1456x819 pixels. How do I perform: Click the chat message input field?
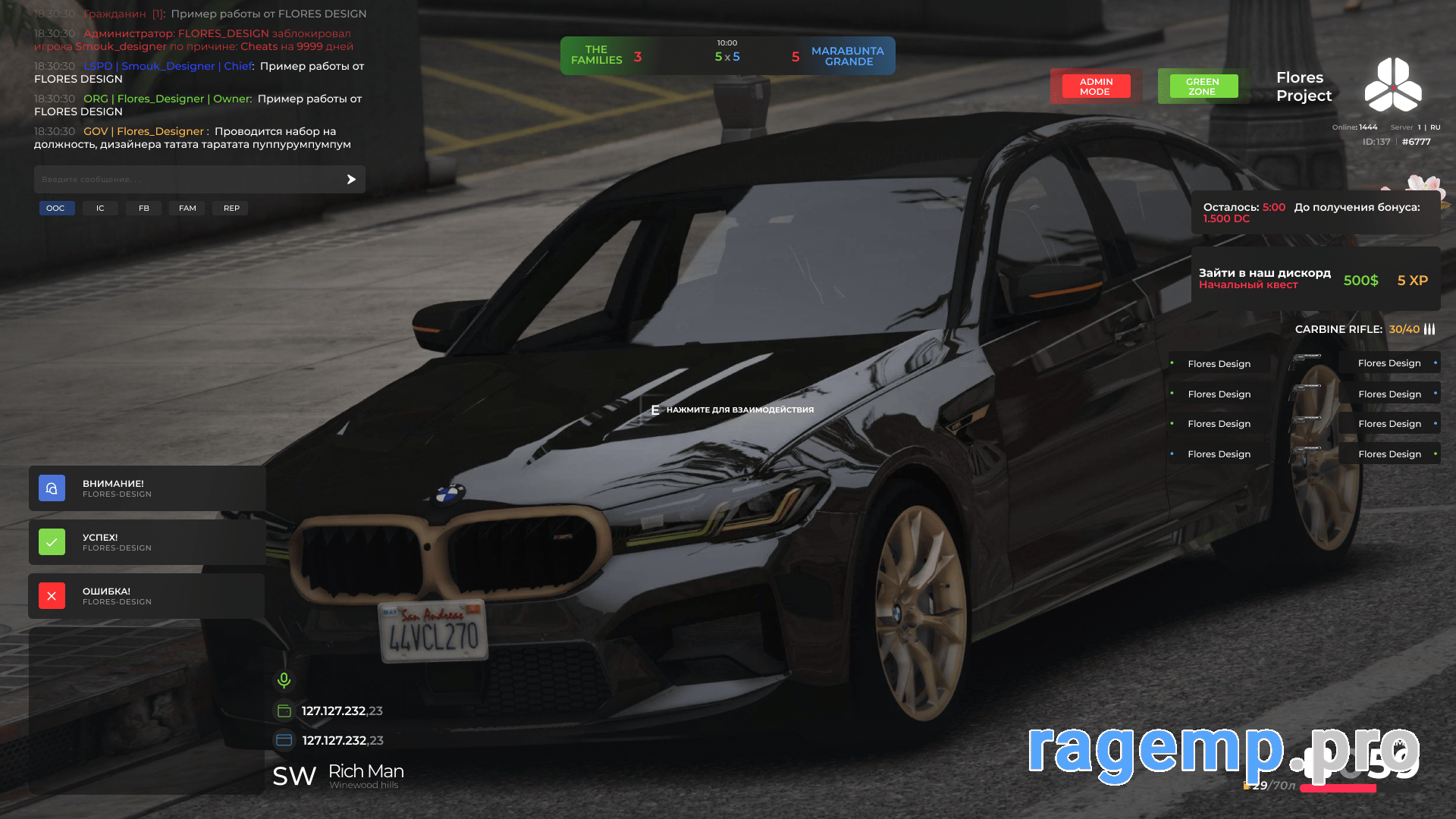186,180
